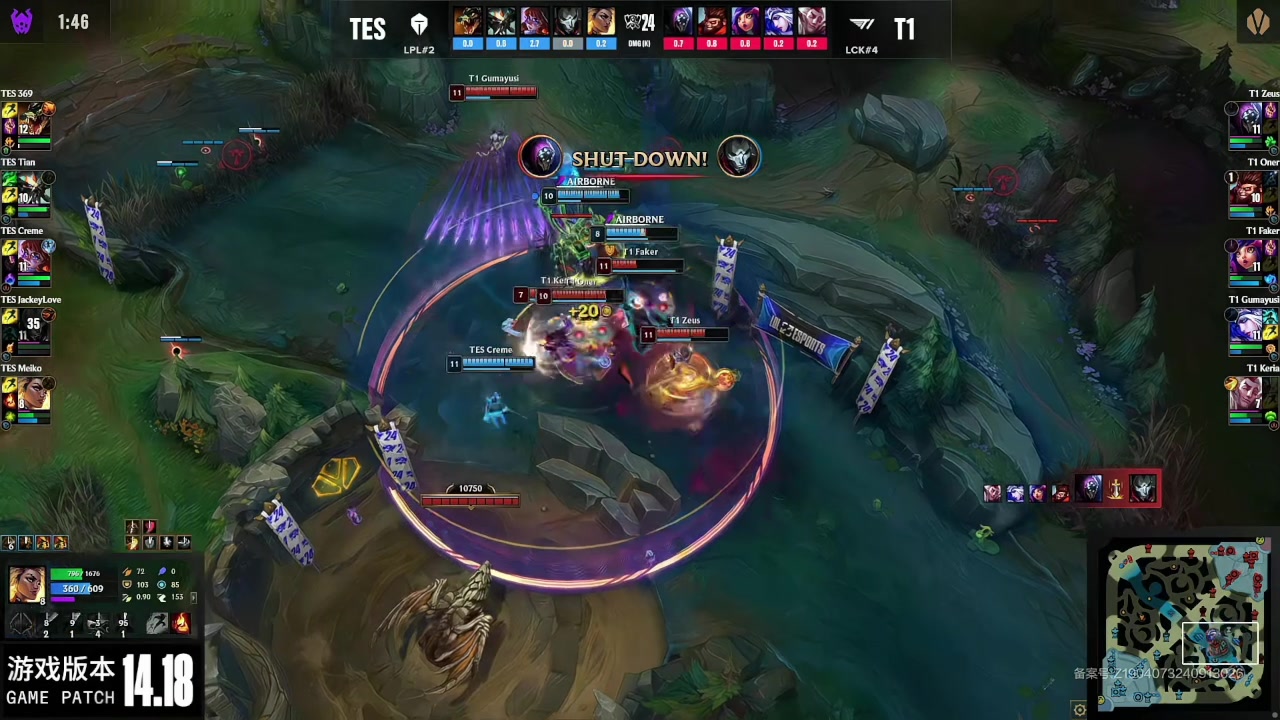Choose TES Creme's portrait in the team list

(31, 257)
